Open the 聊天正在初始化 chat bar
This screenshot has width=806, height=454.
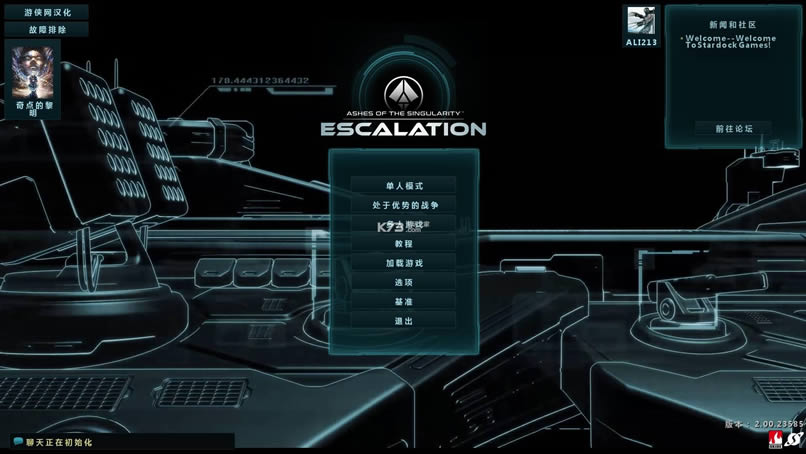pos(120,440)
